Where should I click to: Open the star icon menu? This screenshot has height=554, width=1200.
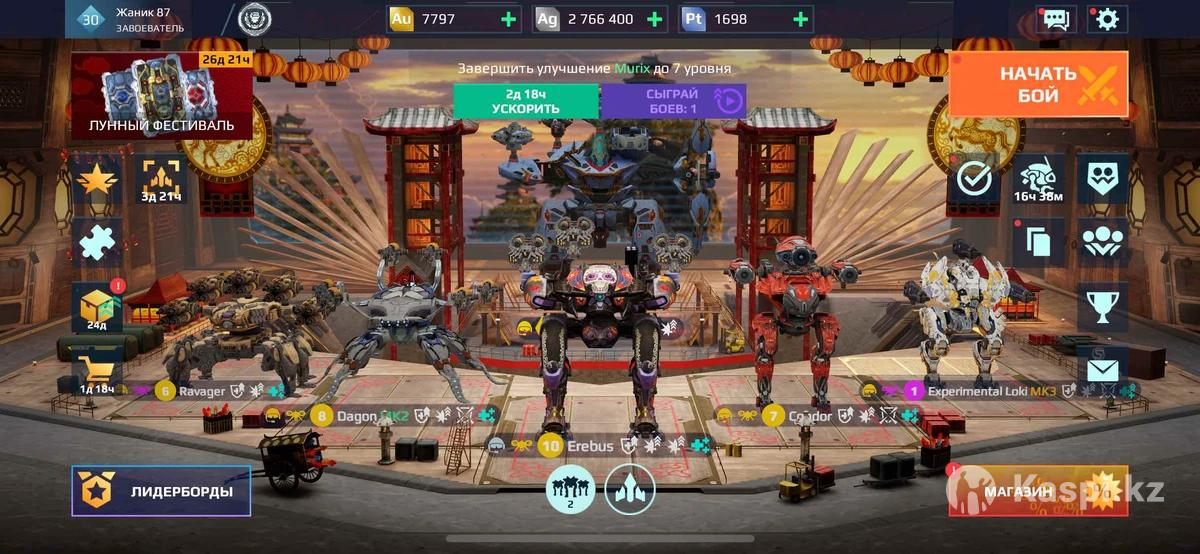[x=98, y=180]
